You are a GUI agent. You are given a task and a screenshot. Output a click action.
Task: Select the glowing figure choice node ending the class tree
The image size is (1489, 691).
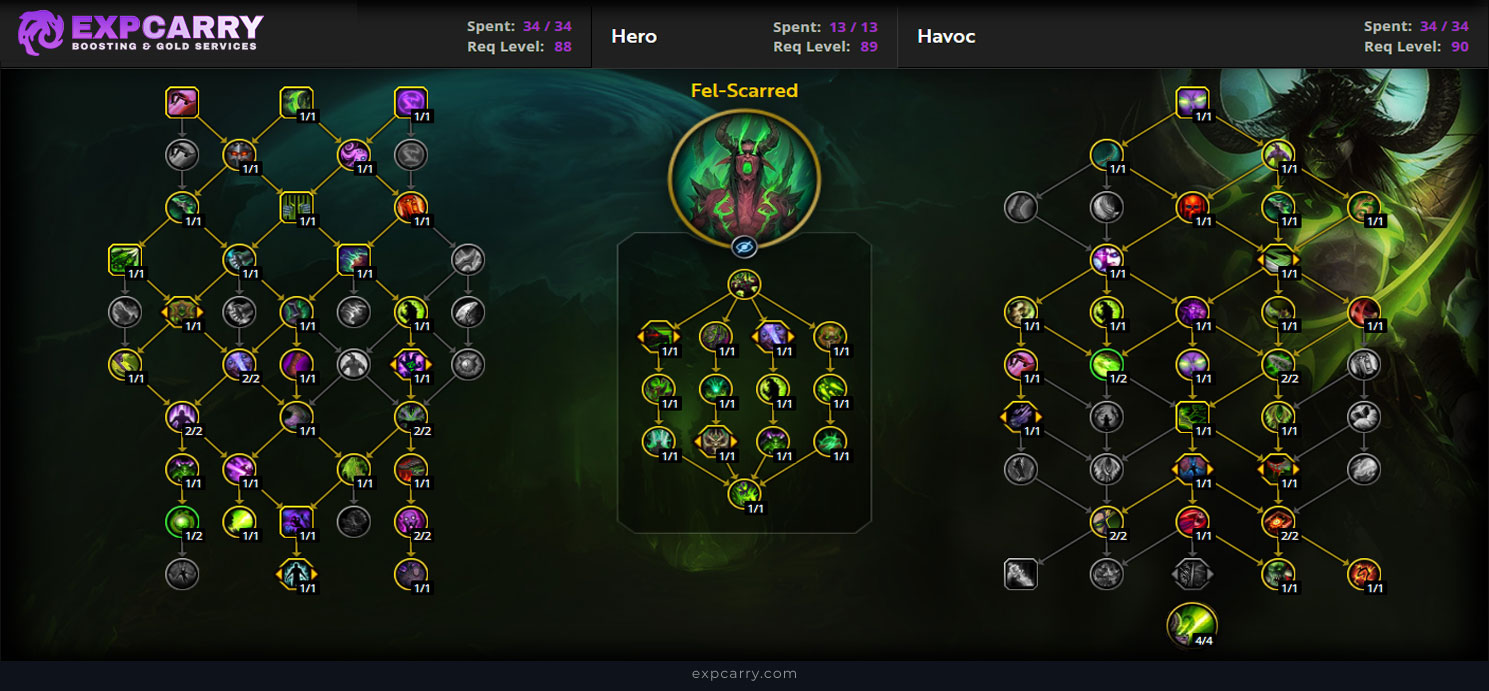click(297, 574)
